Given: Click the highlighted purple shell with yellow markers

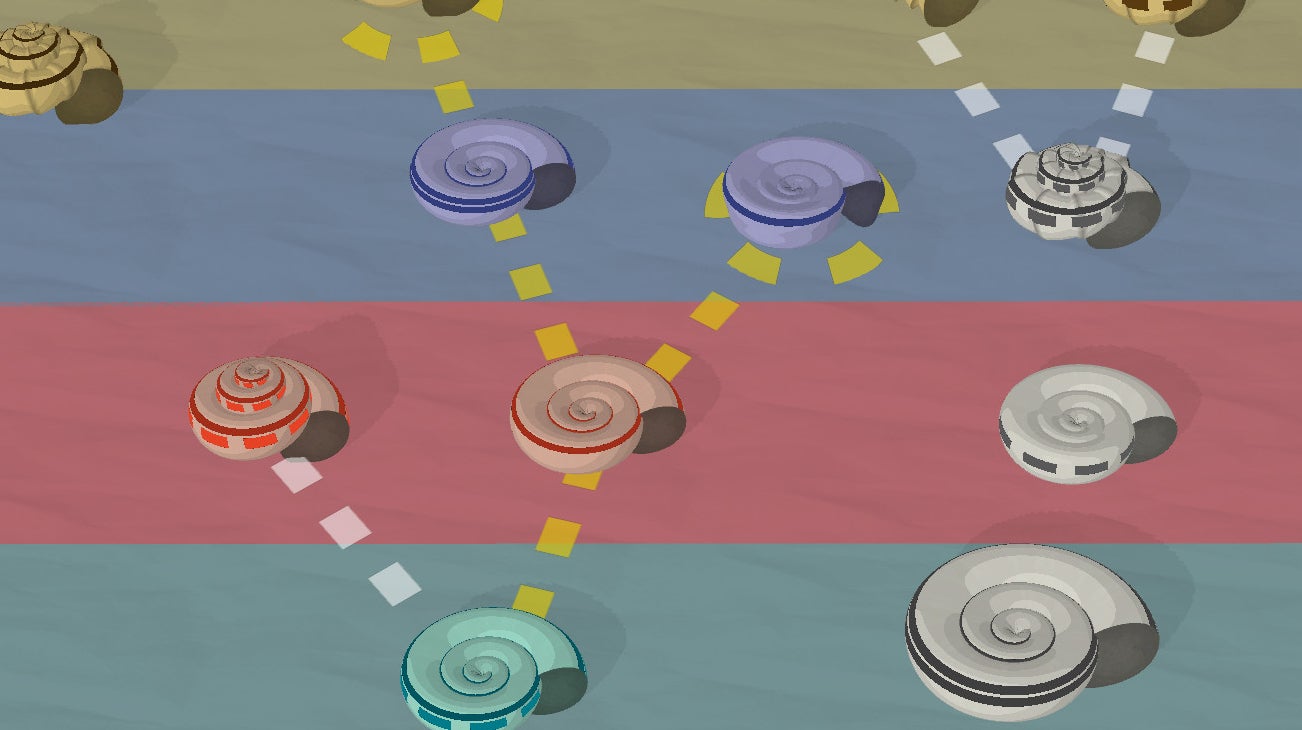Looking at the screenshot, I should coord(795,192).
